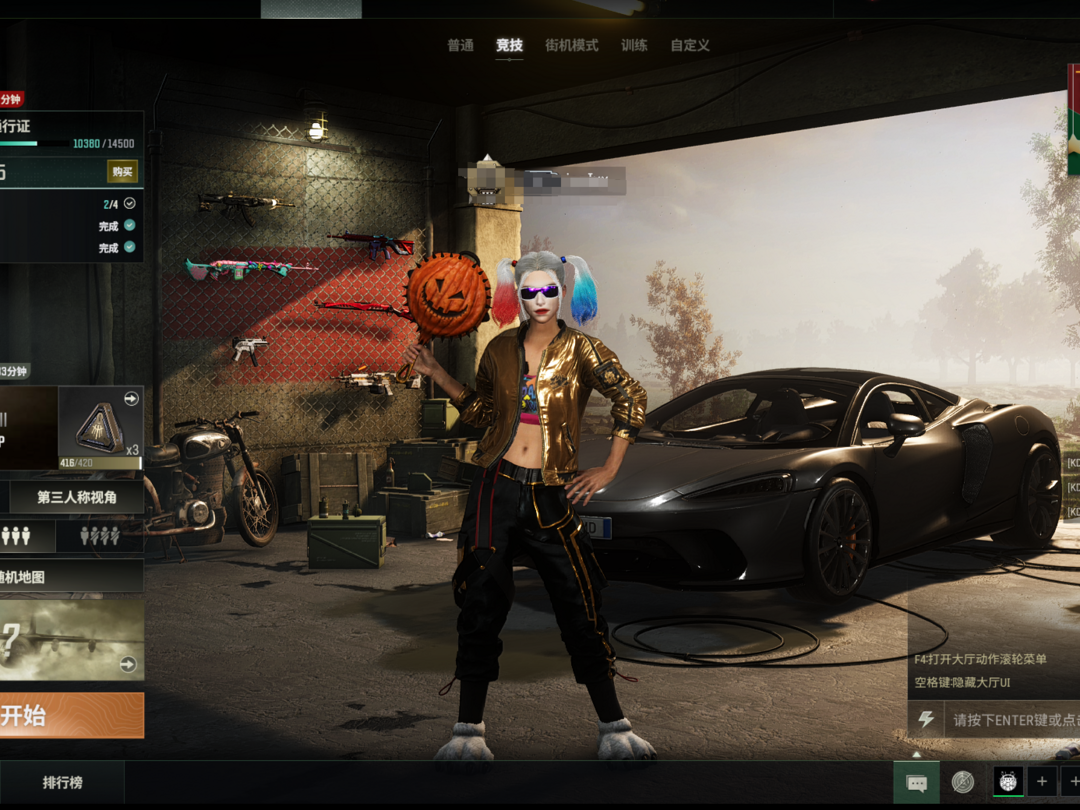Image resolution: width=1080 pixels, height=810 pixels.
Task: Start the match with the orange 开始 button
Action: [70, 716]
